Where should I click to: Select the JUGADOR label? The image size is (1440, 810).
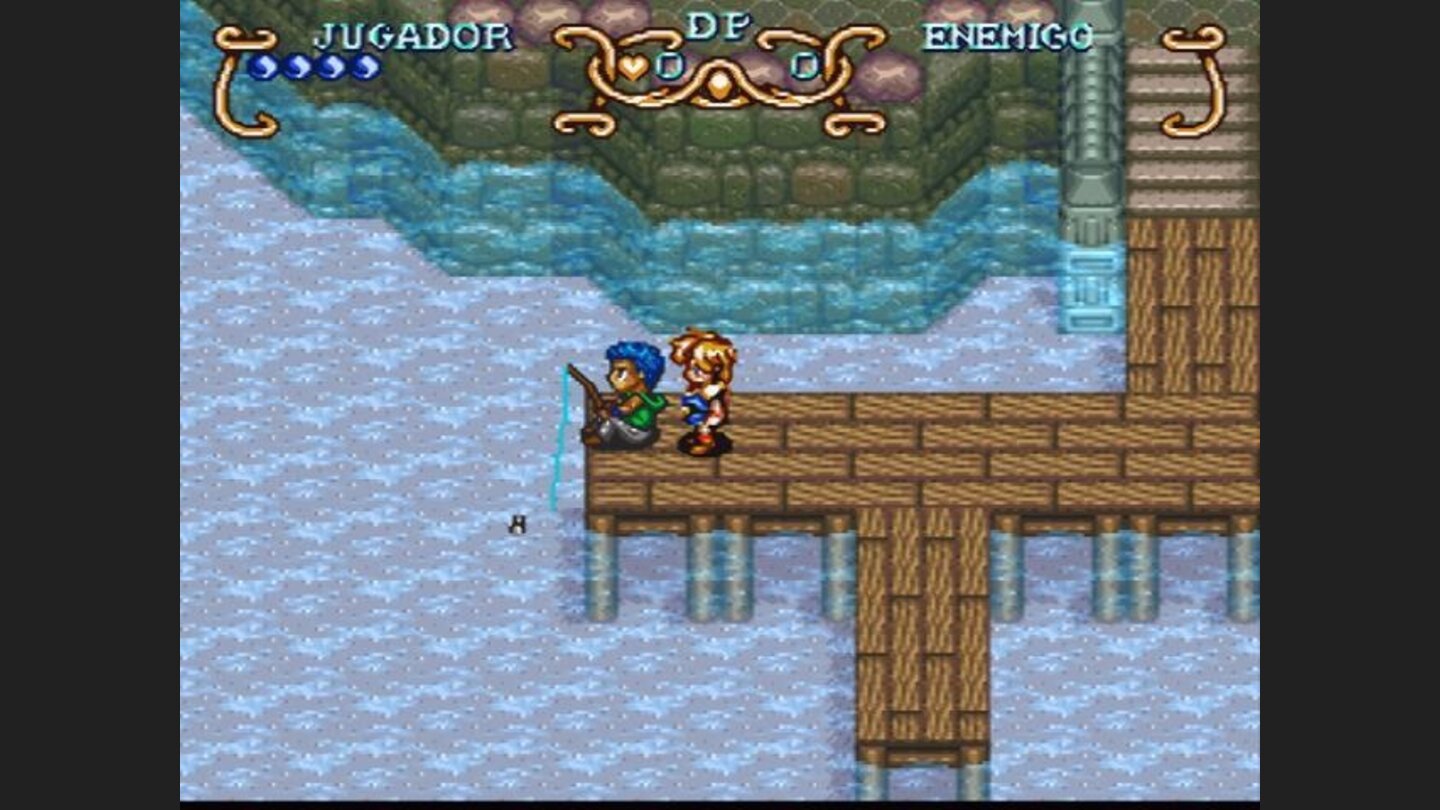tap(413, 36)
